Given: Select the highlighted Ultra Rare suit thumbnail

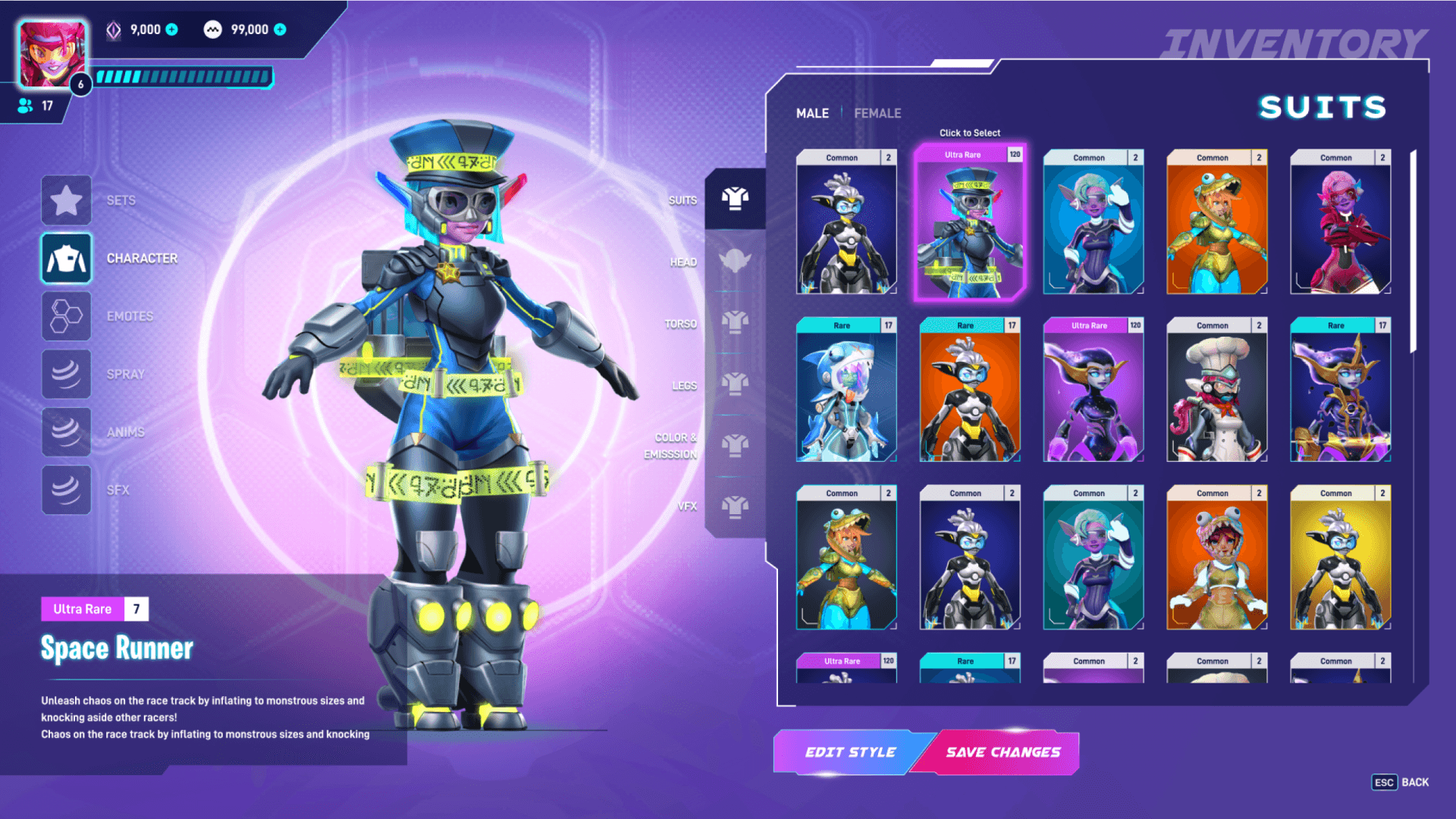Looking at the screenshot, I should tap(970, 224).
